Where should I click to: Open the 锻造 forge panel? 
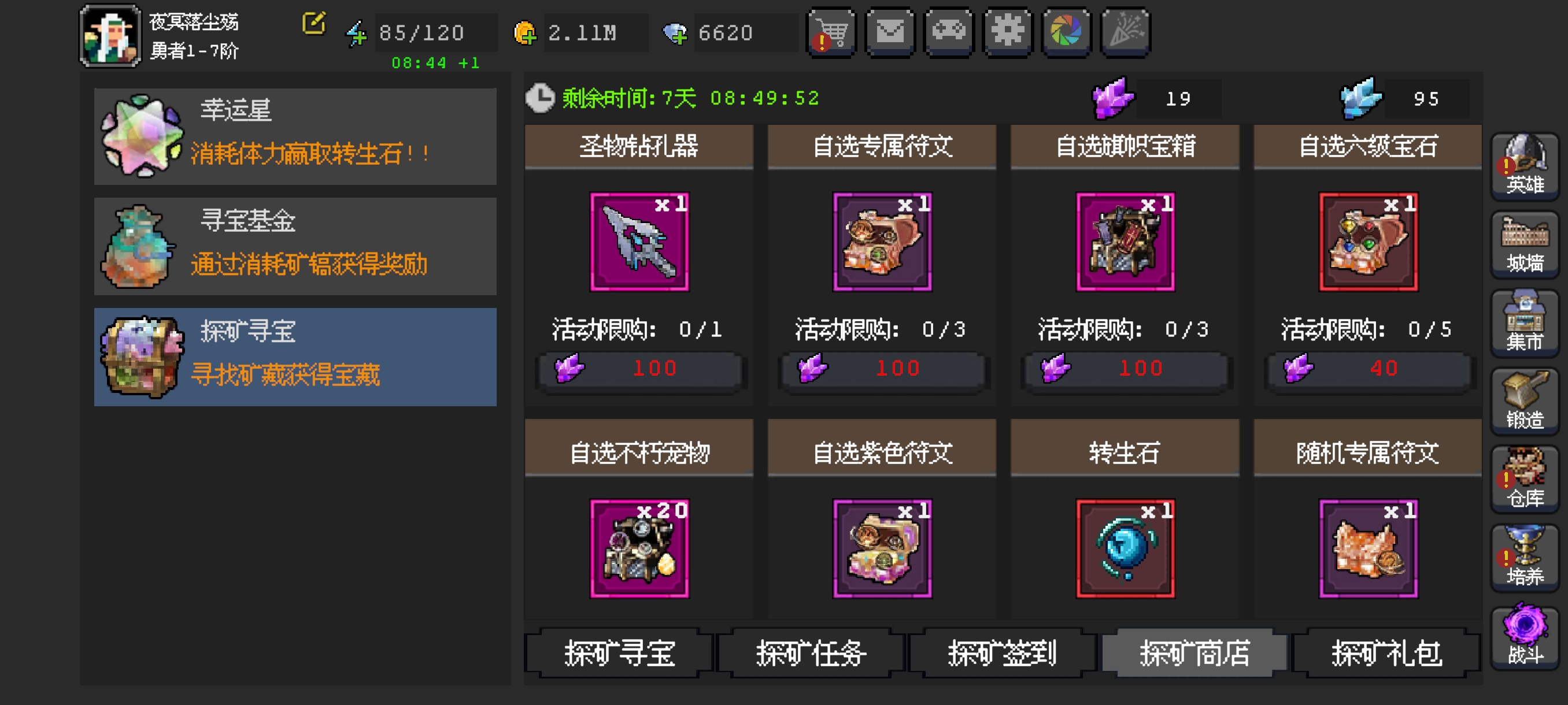click(x=1524, y=402)
